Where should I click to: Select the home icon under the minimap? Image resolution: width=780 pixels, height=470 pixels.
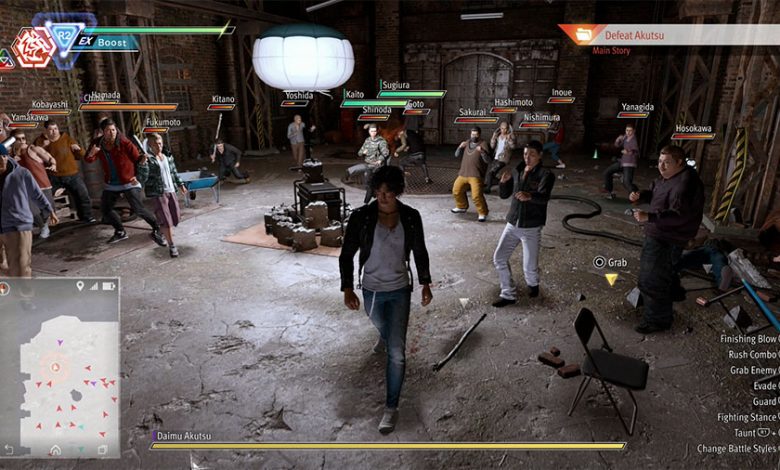[56, 451]
